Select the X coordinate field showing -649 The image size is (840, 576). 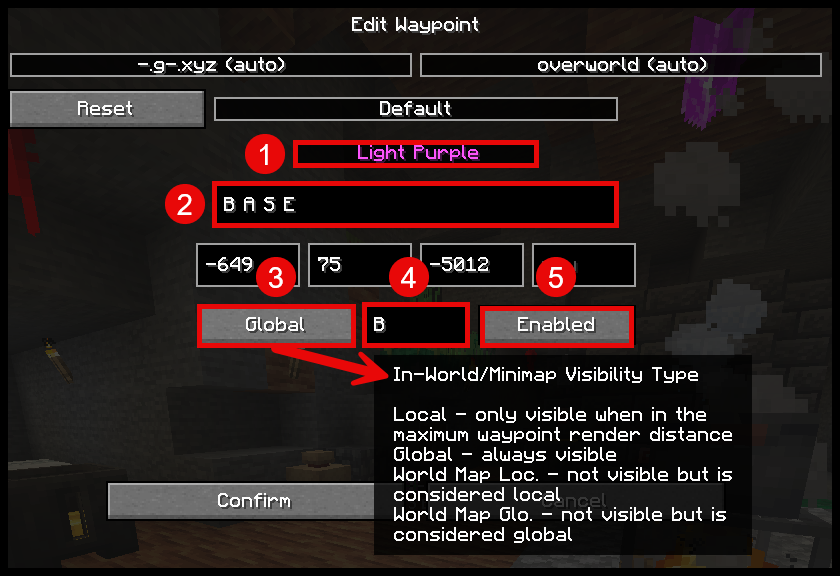tap(226, 265)
